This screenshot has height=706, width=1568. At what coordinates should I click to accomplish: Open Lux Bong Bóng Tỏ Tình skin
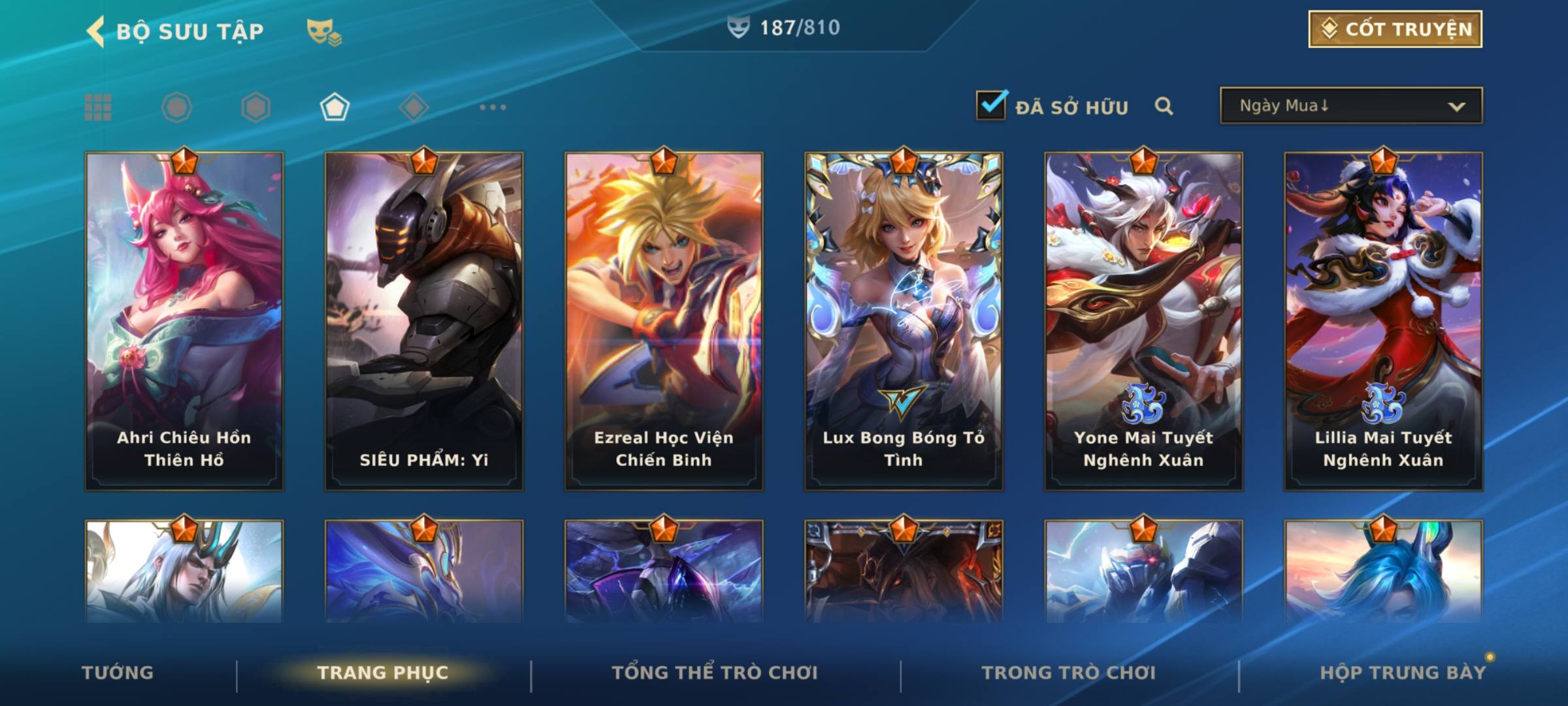tap(904, 322)
